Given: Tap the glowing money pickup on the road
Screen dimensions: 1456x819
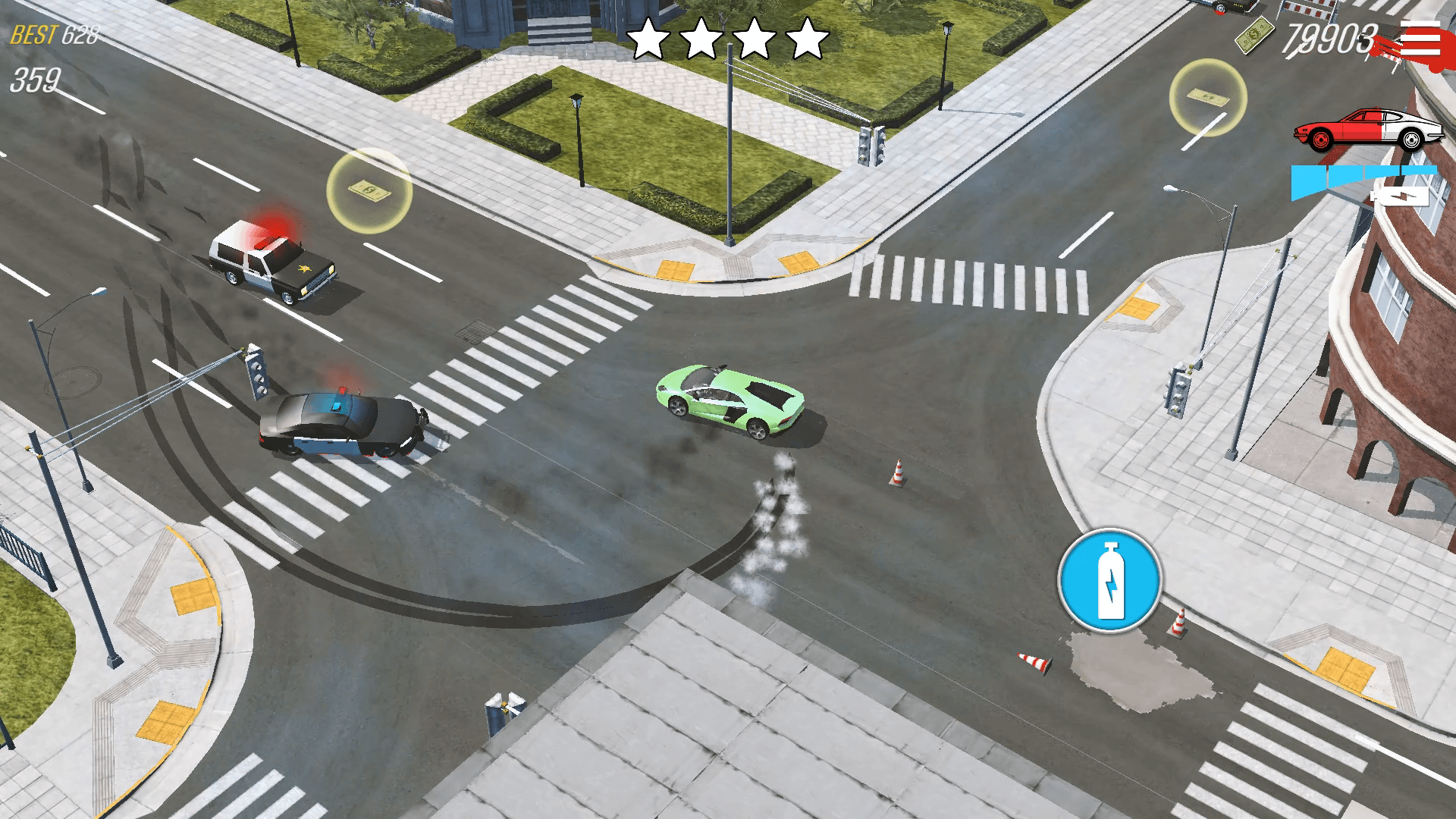Looking at the screenshot, I should 371,190.
